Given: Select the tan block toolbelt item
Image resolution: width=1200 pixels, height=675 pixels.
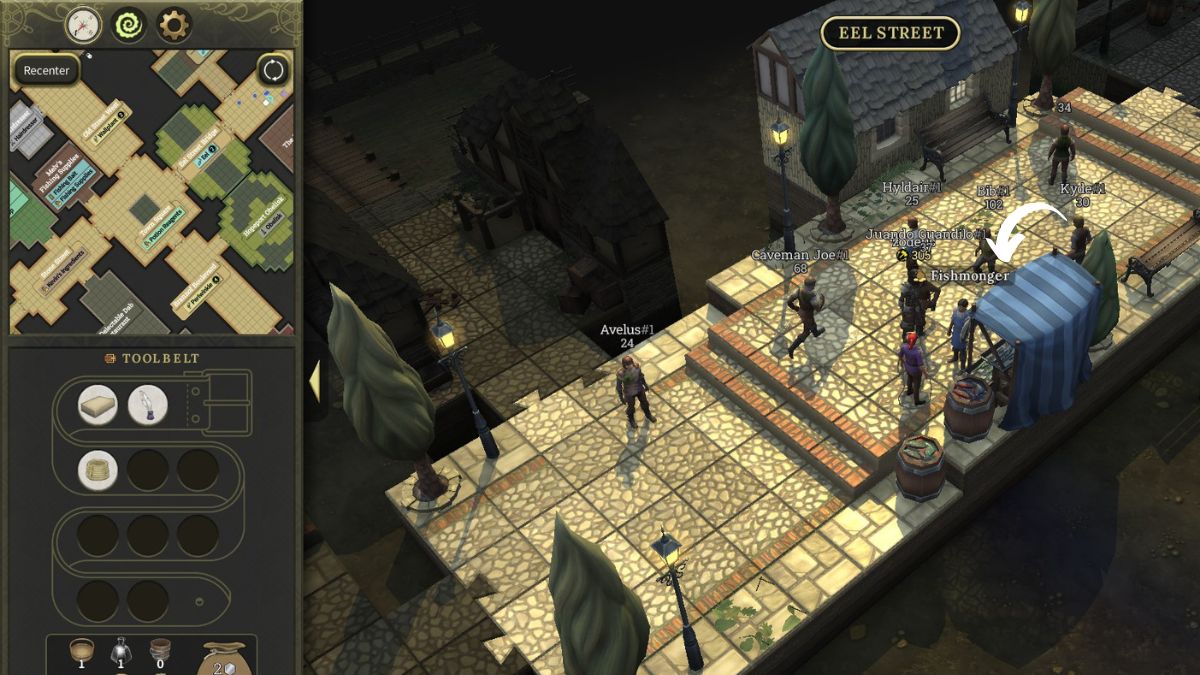Looking at the screenshot, I should 98,405.
